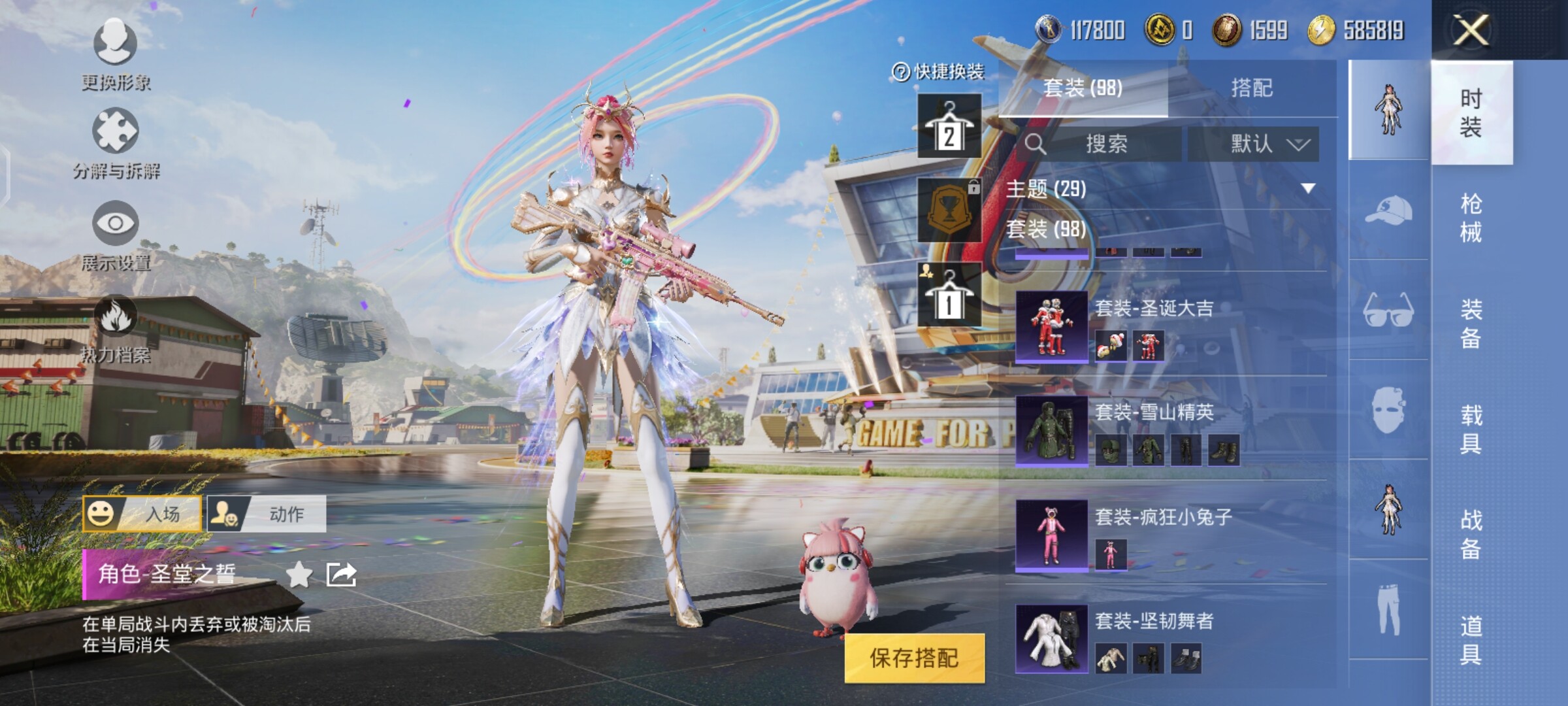Open the glasses accessory category

pos(1388,311)
